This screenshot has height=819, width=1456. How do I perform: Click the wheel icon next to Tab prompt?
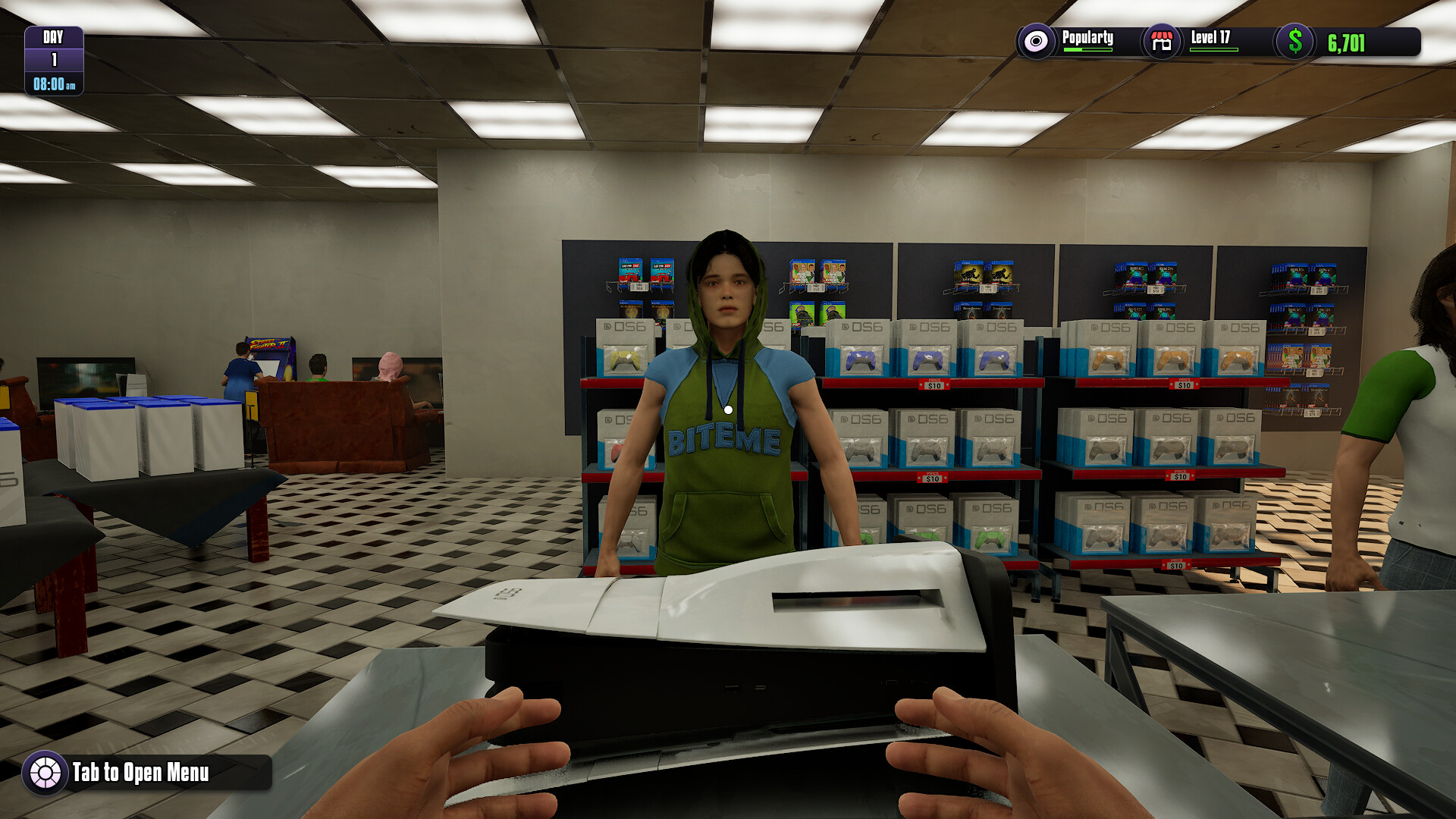(x=47, y=775)
